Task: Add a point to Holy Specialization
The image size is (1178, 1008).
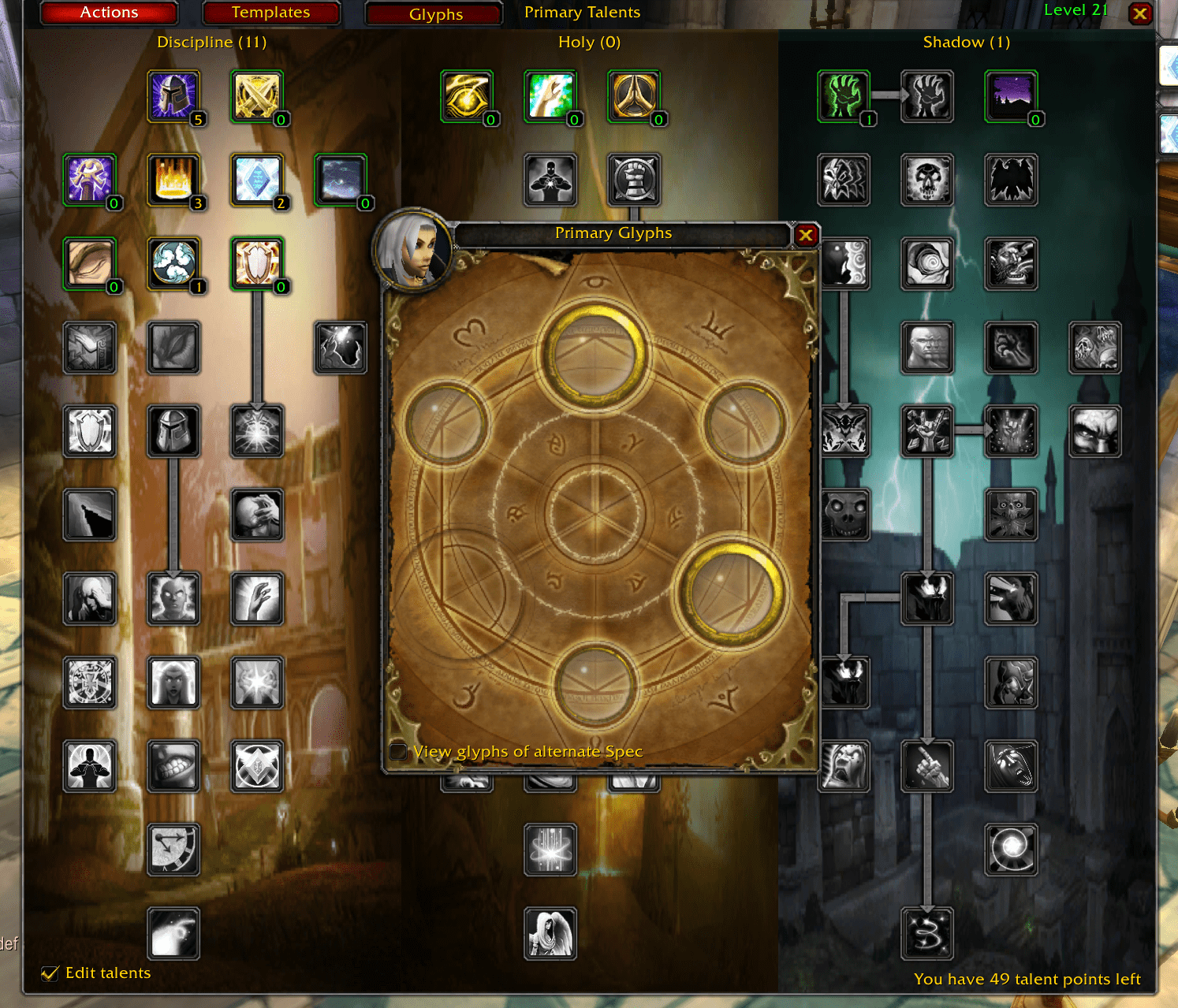Action: tap(467, 96)
